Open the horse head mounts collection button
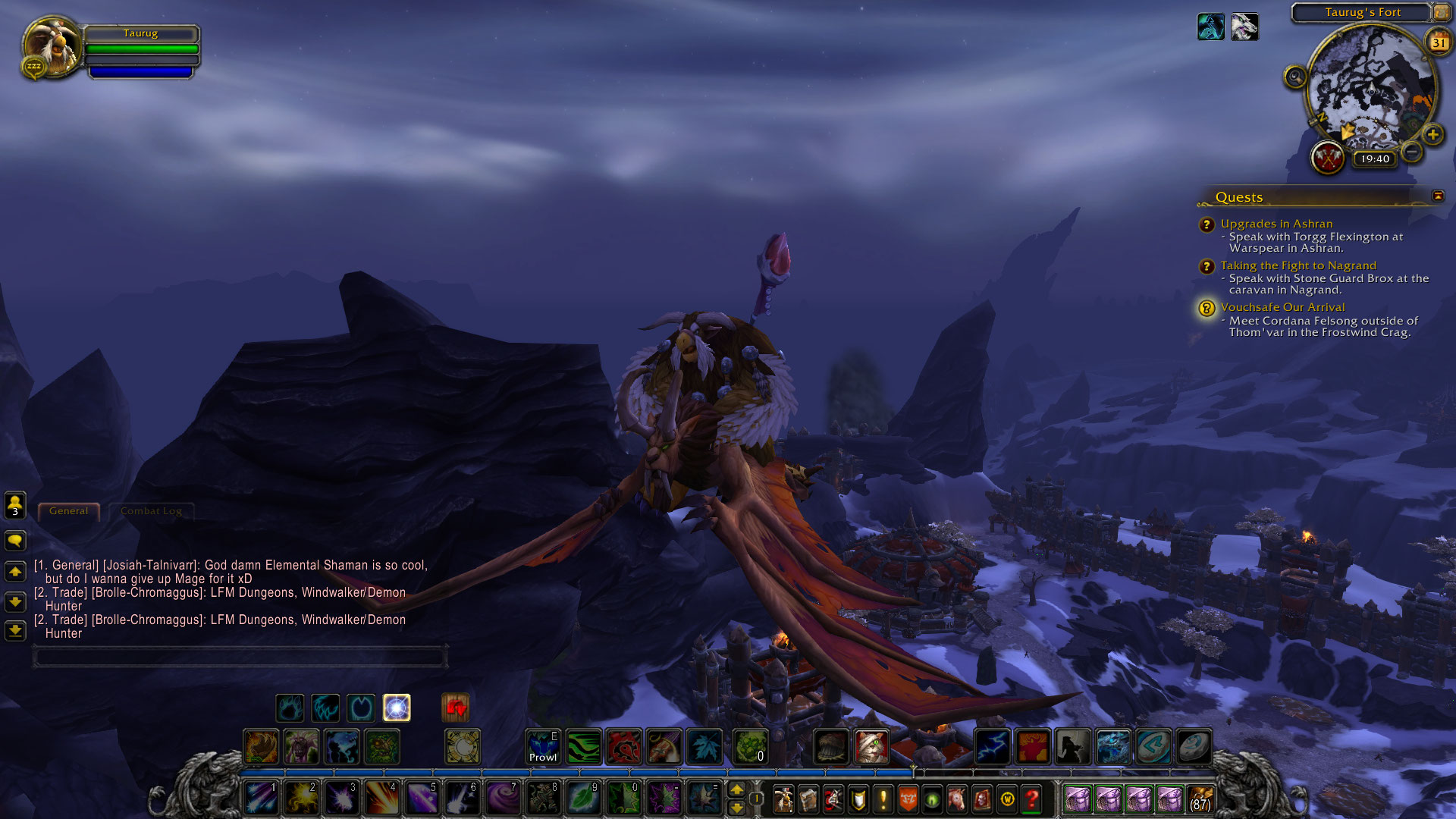 (x=957, y=799)
